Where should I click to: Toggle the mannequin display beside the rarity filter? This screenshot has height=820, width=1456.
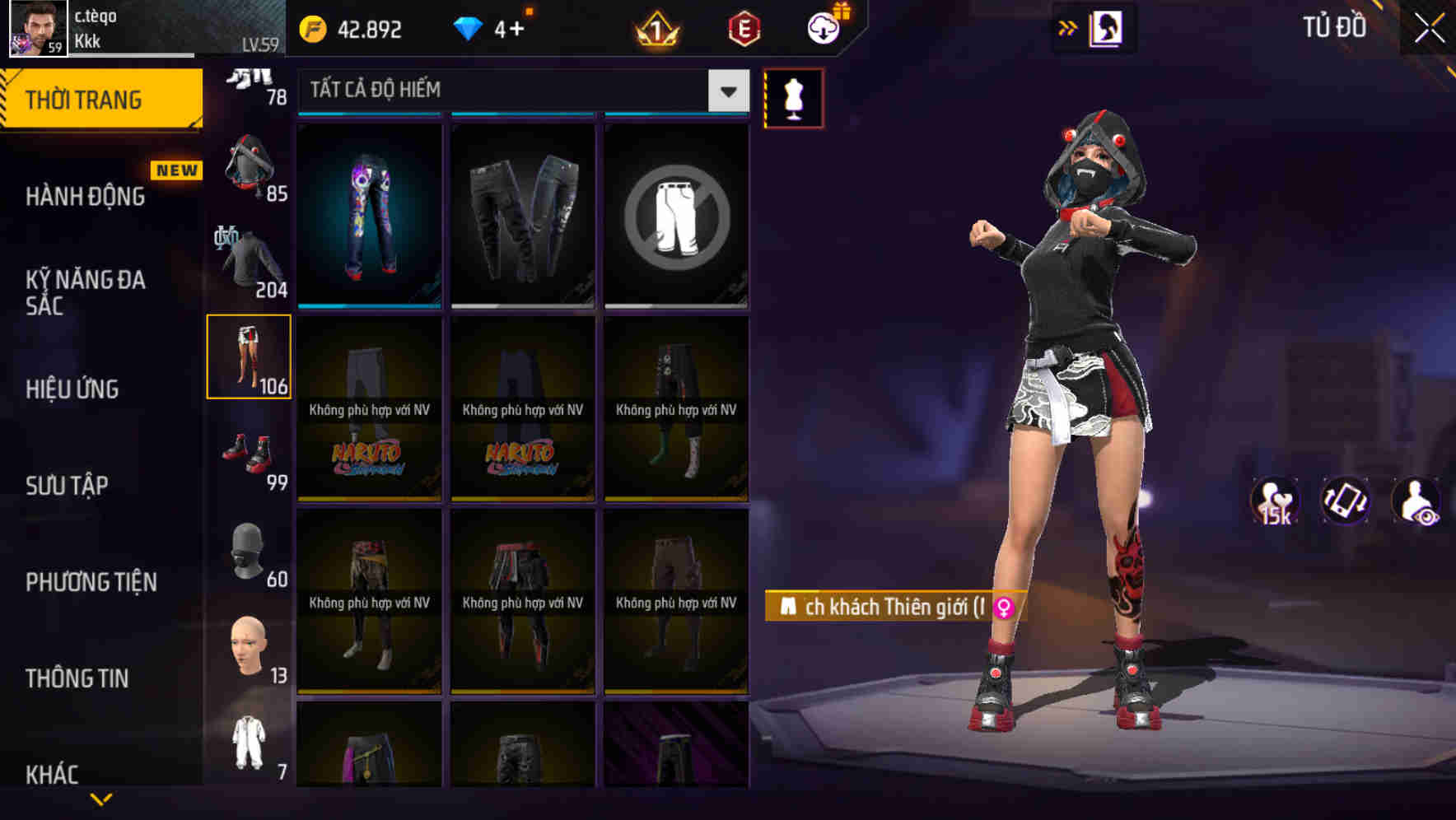793,97
